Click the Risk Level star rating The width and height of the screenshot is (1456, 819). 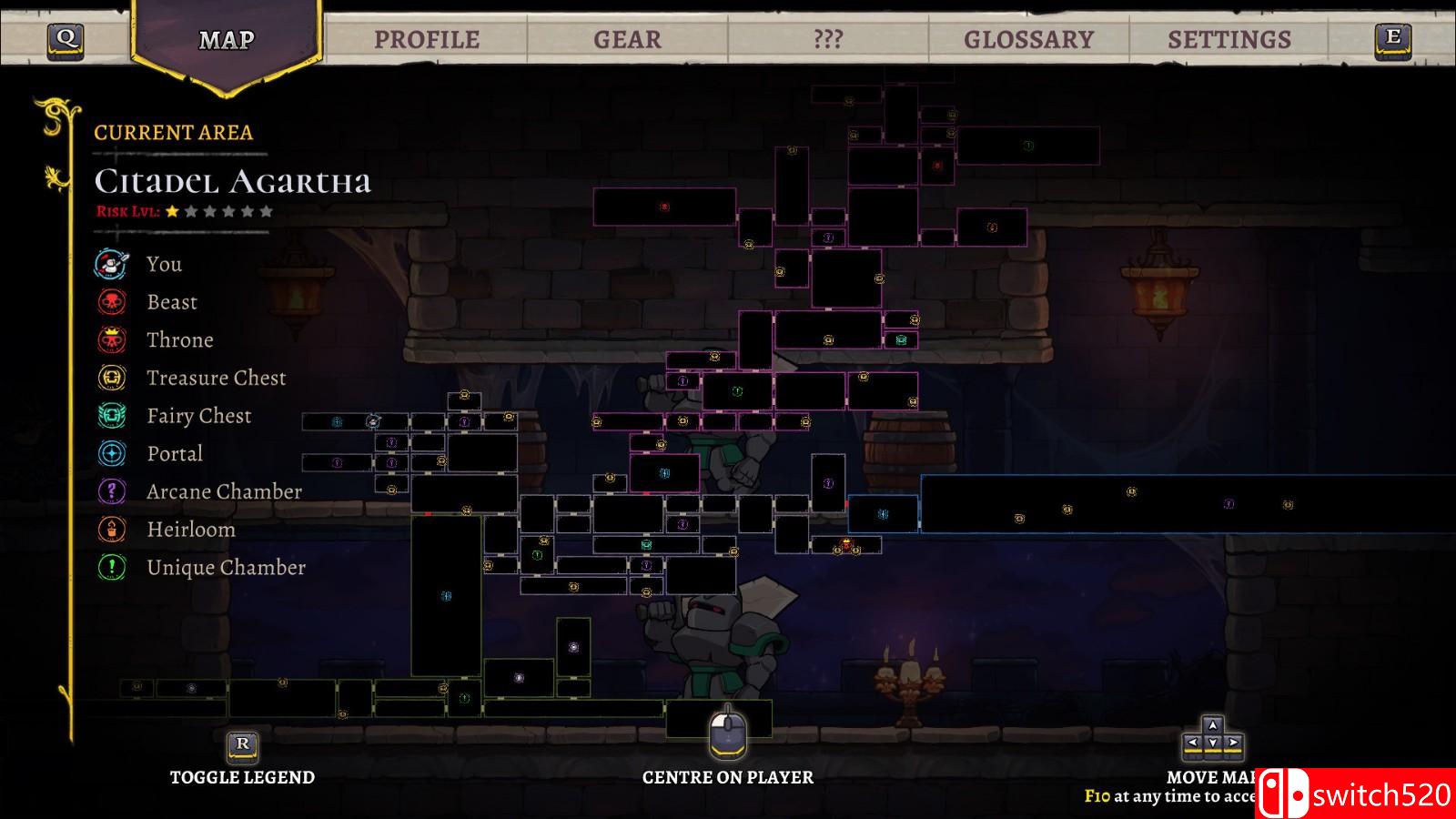click(218, 212)
